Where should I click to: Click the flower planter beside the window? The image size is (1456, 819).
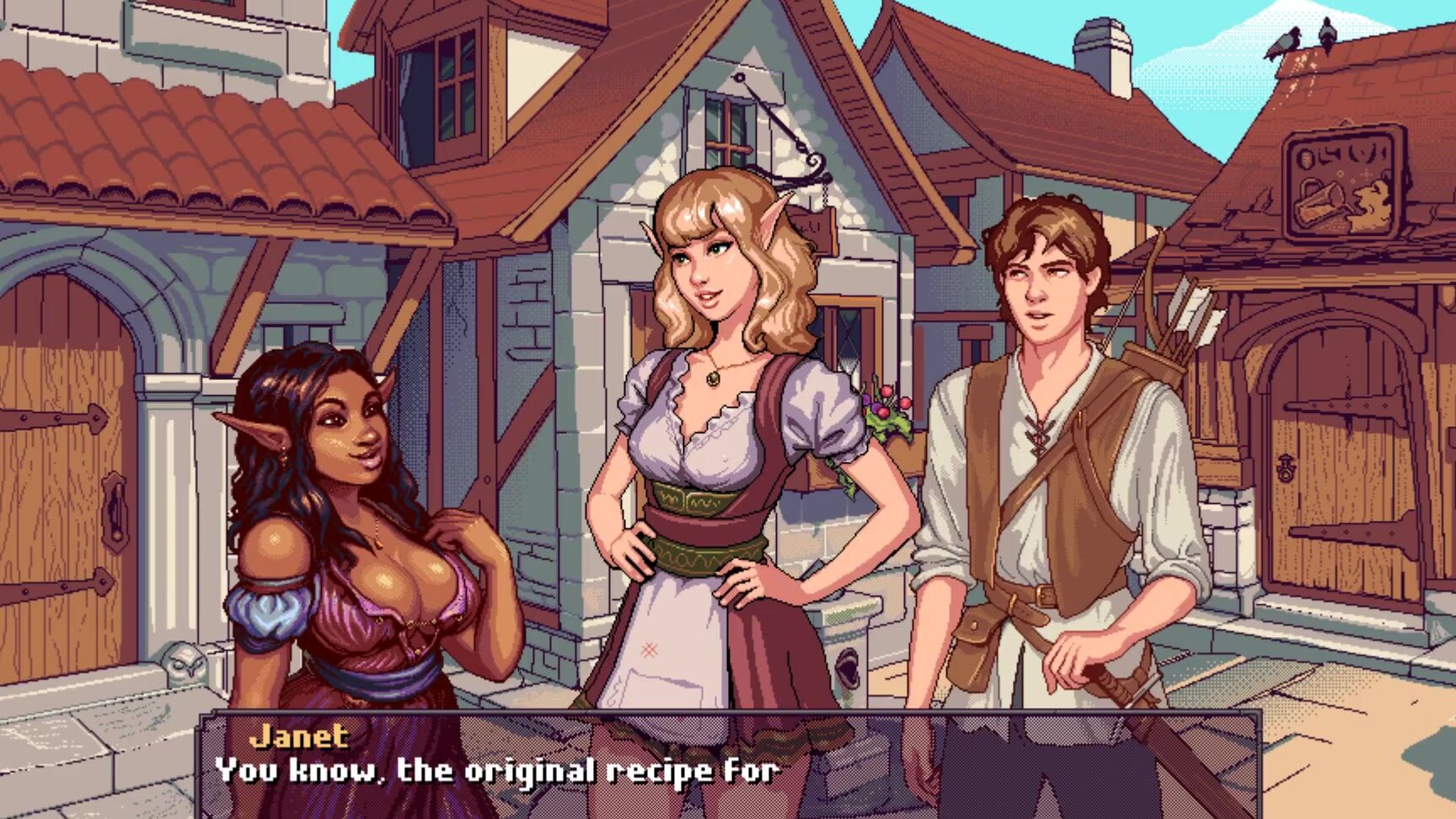point(885,413)
